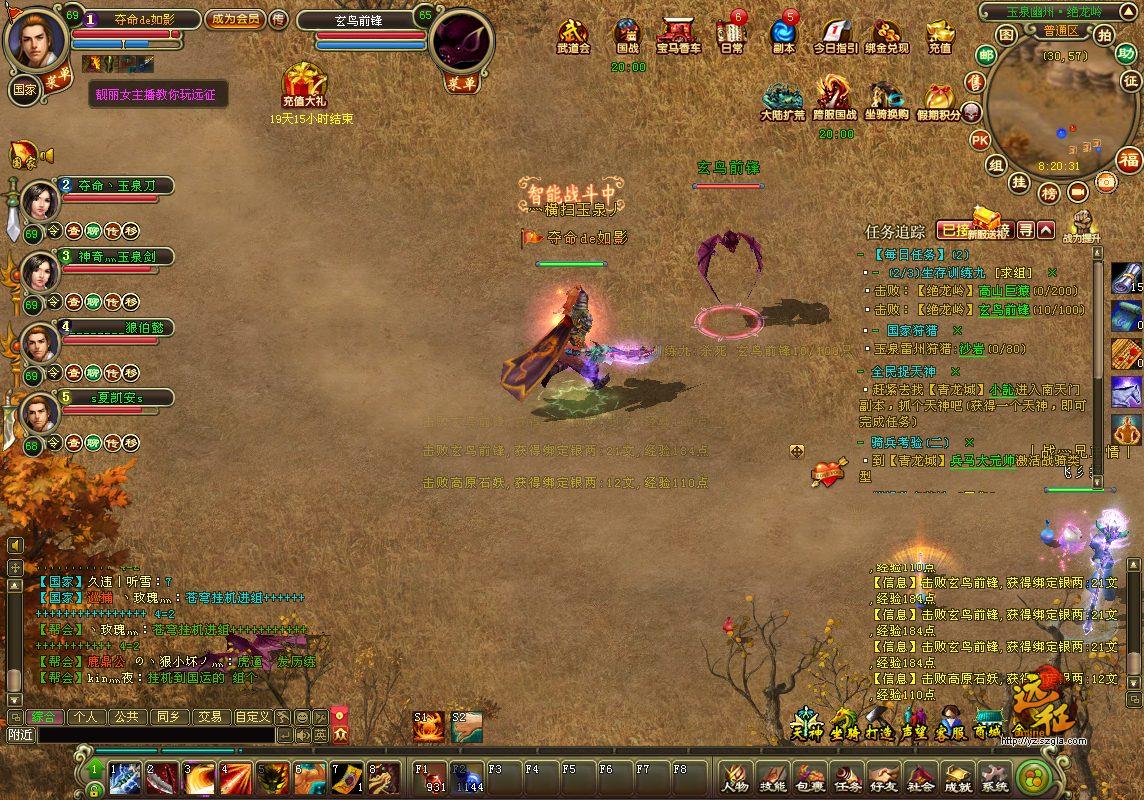Open the 今日指引 guide calendar
1144x800 pixels.
[834, 35]
